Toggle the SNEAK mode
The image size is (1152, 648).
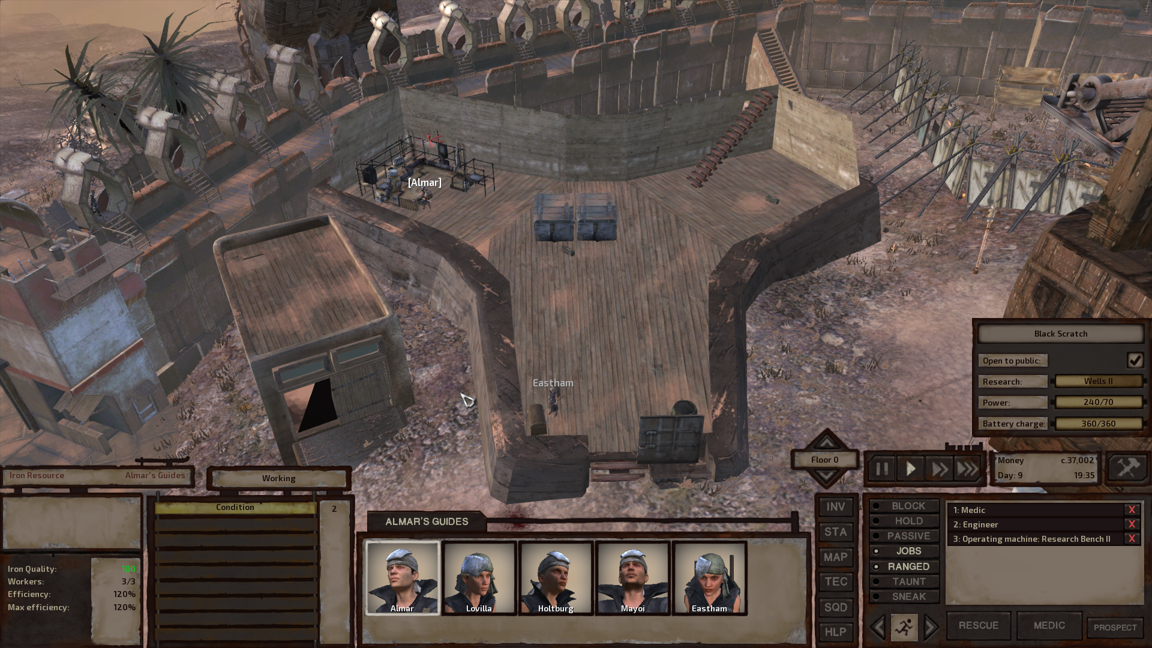coord(903,597)
